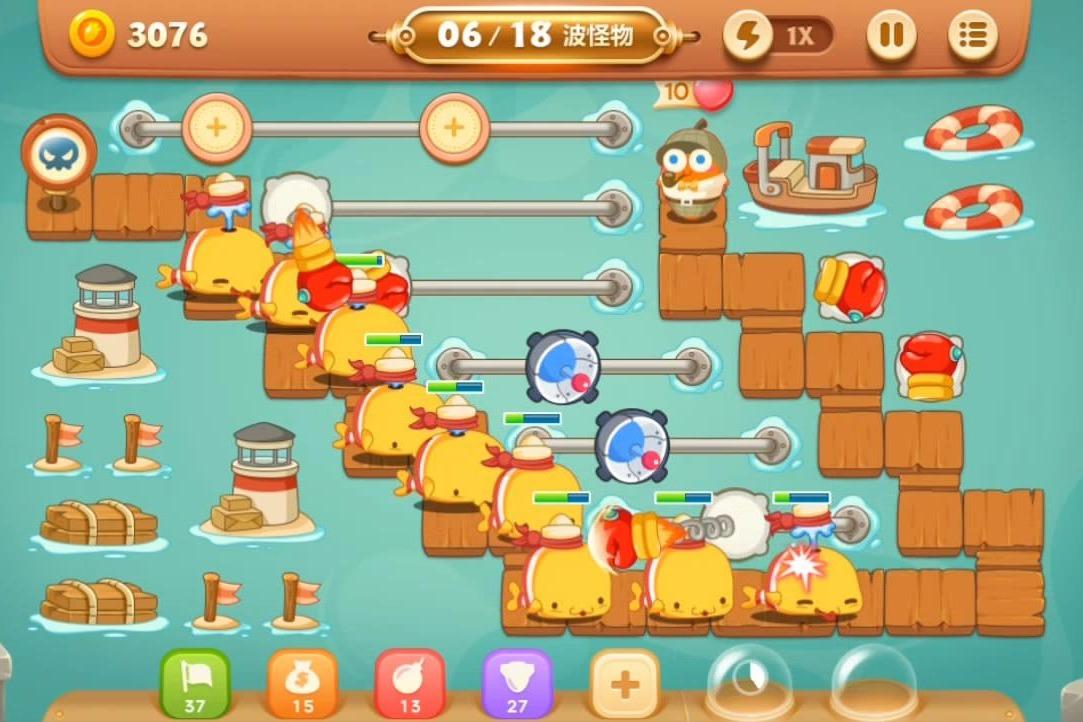Use the green flag item

point(195,683)
